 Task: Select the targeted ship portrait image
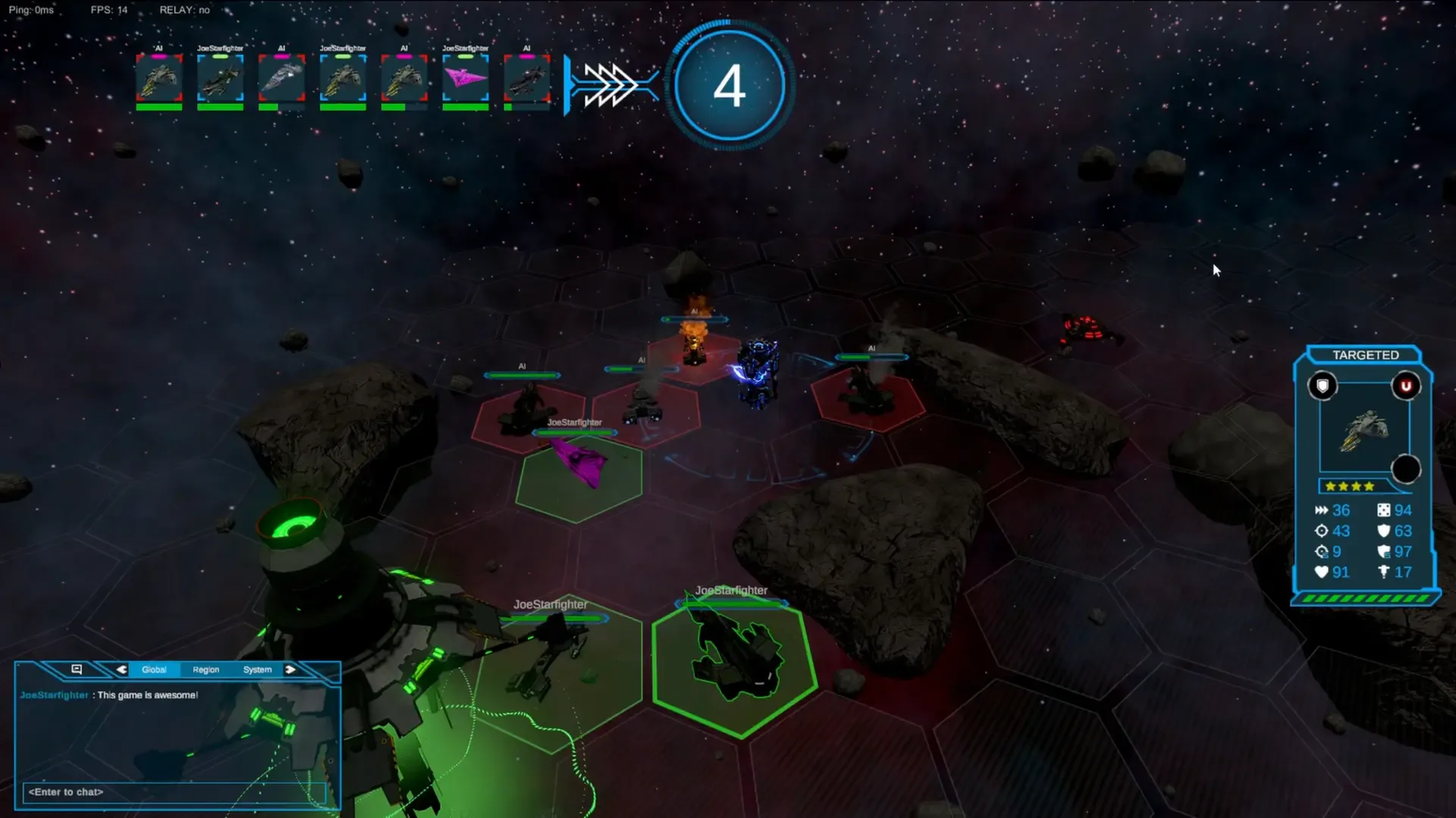point(1364,430)
